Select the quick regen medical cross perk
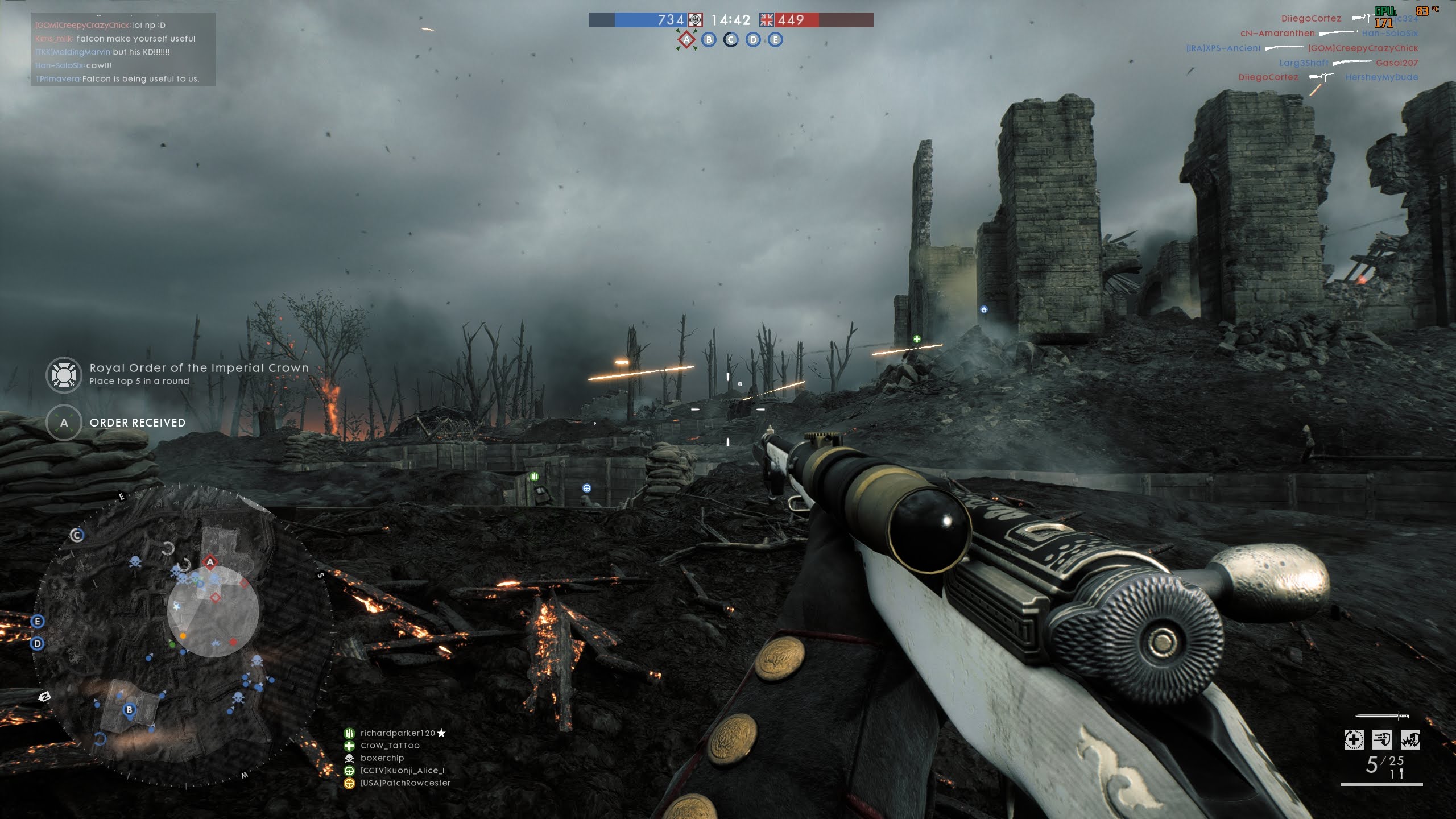The width and height of the screenshot is (1456, 819). [x=1354, y=740]
